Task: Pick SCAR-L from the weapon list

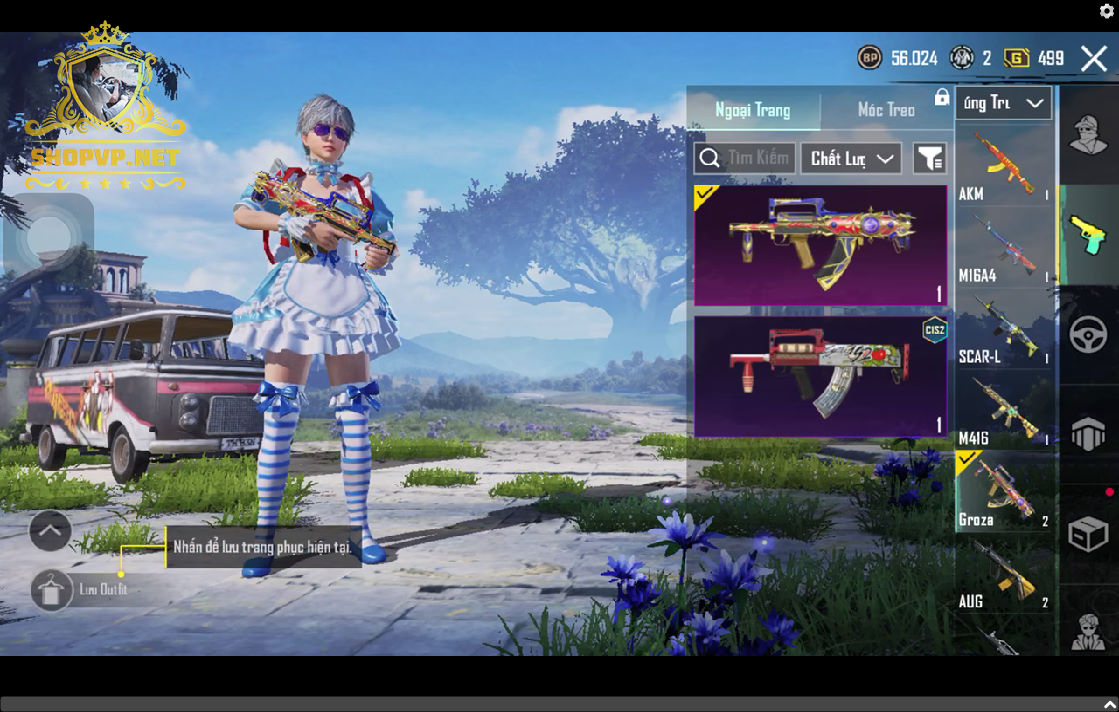Action: (1003, 330)
